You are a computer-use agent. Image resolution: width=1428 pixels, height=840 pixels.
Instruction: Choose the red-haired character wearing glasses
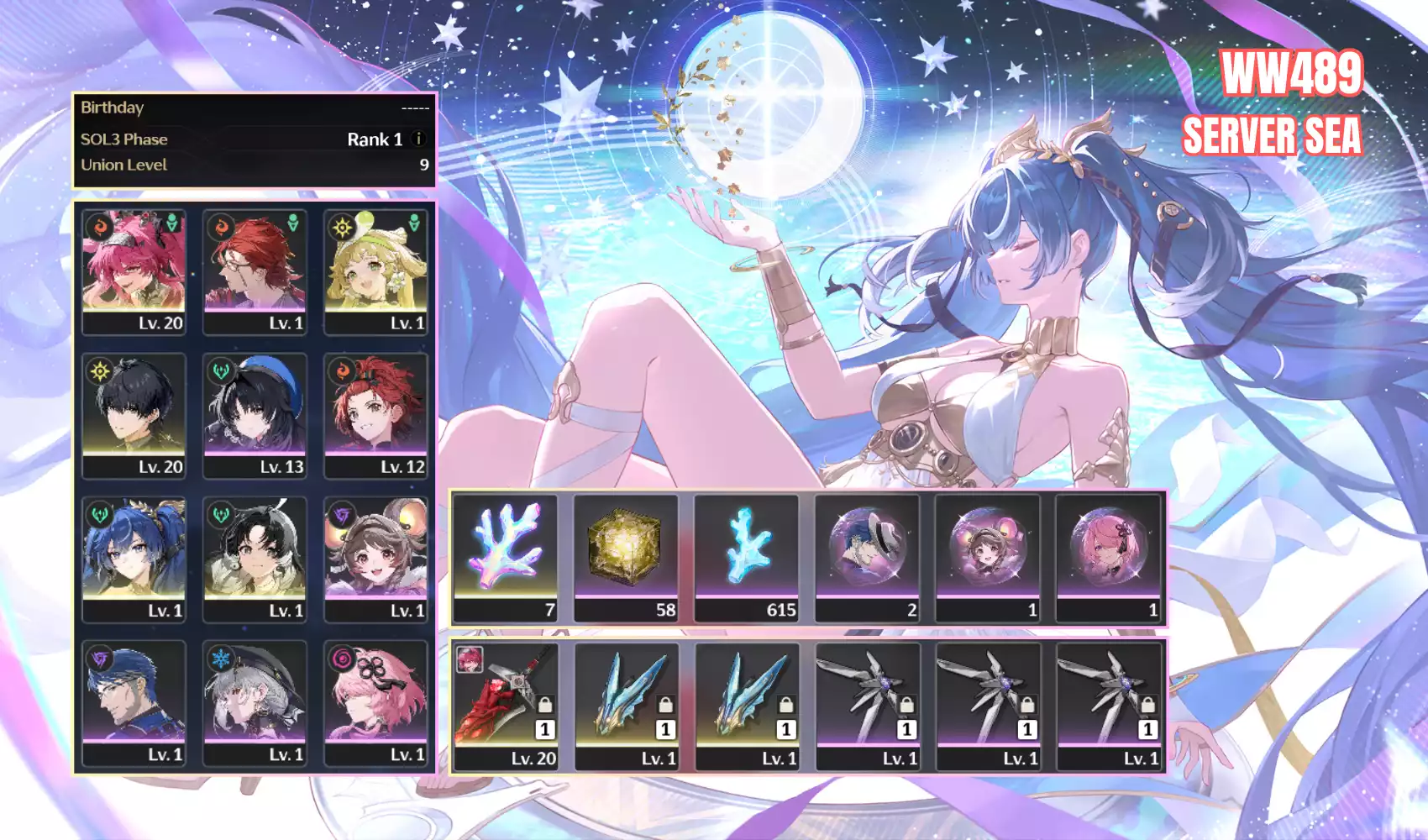pyautogui.click(x=255, y=271)
